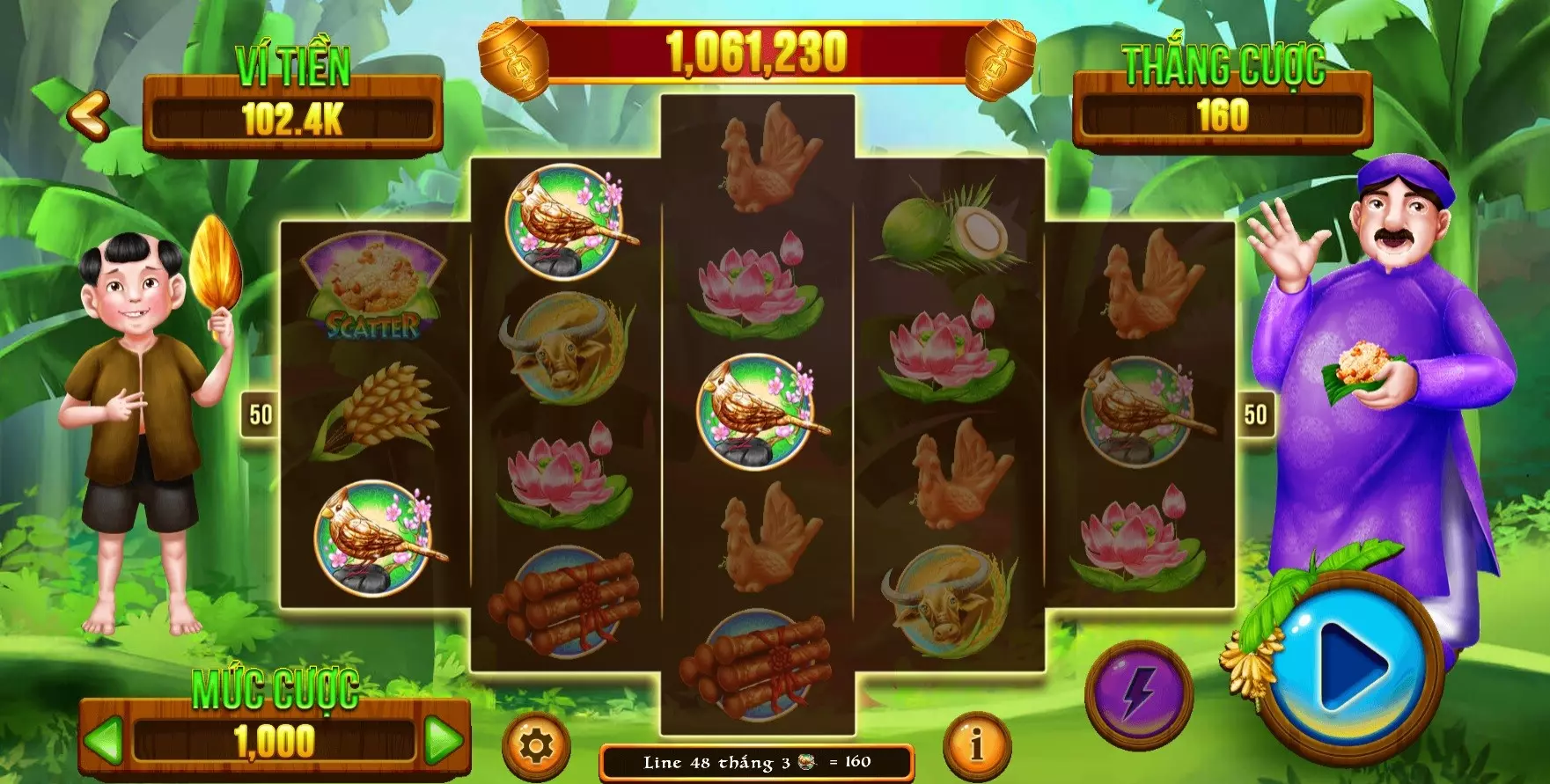The width and height of the screenshot is (1550, 784).
Task: Select the right 50 payline marker
Action: pos(1255,414)
